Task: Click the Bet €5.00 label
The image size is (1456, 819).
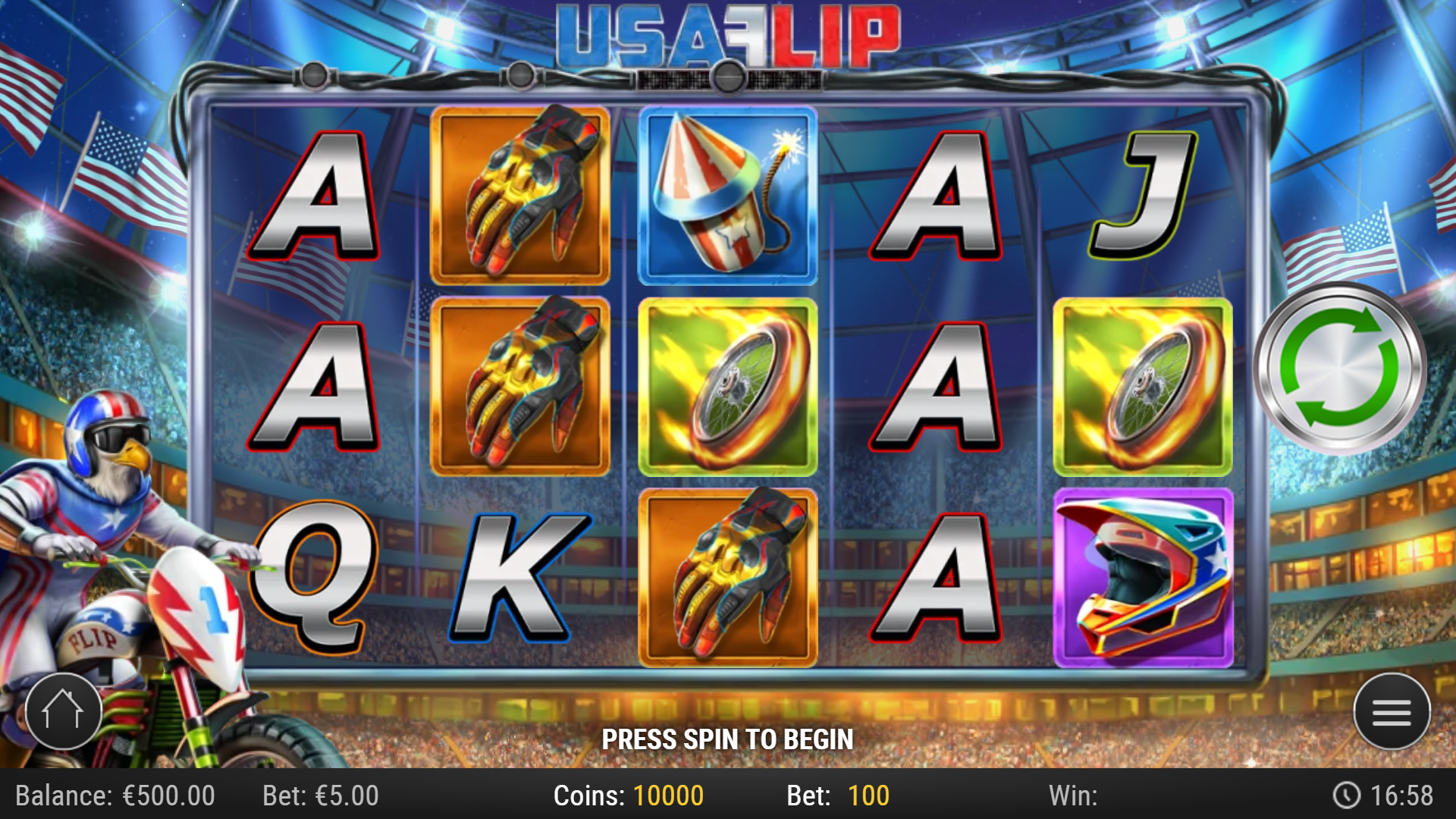Action: pyautogui.click(x=318, y=795)
